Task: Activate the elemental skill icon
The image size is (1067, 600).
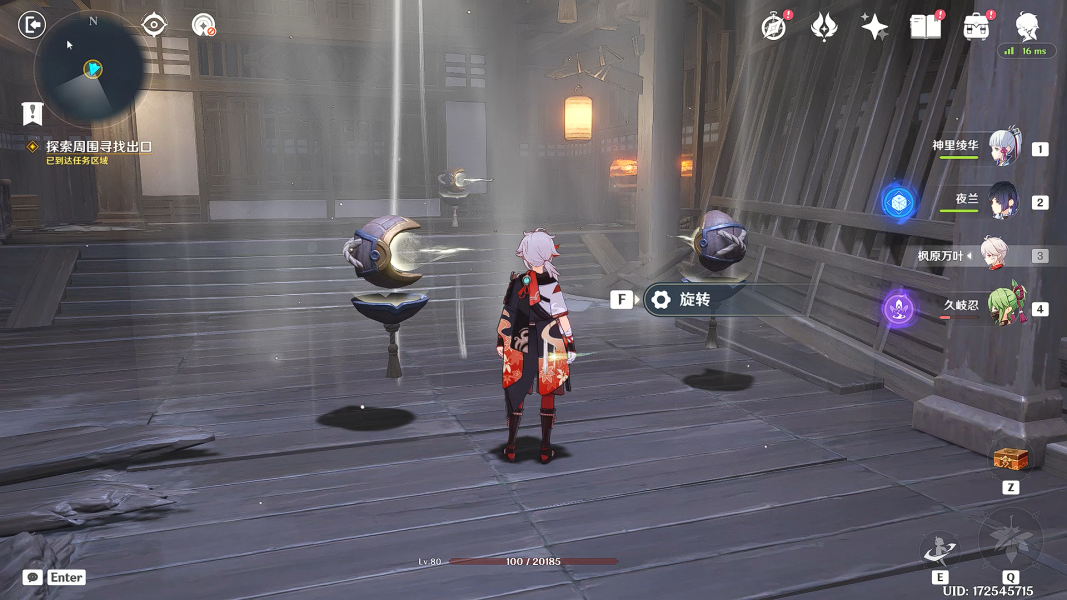Action: (x=940, y=548)
